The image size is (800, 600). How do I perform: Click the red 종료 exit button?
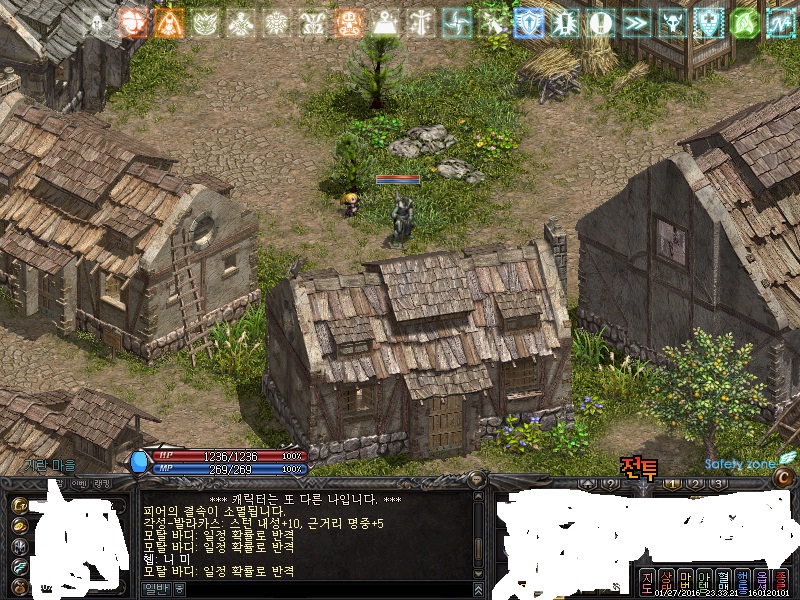(x=781, y=582)
